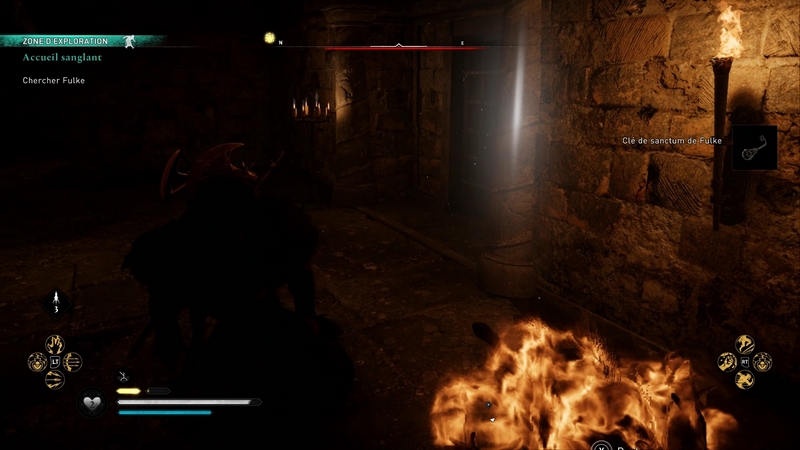
Task: Click the compass bar heading strip
Action: point(399,46)
